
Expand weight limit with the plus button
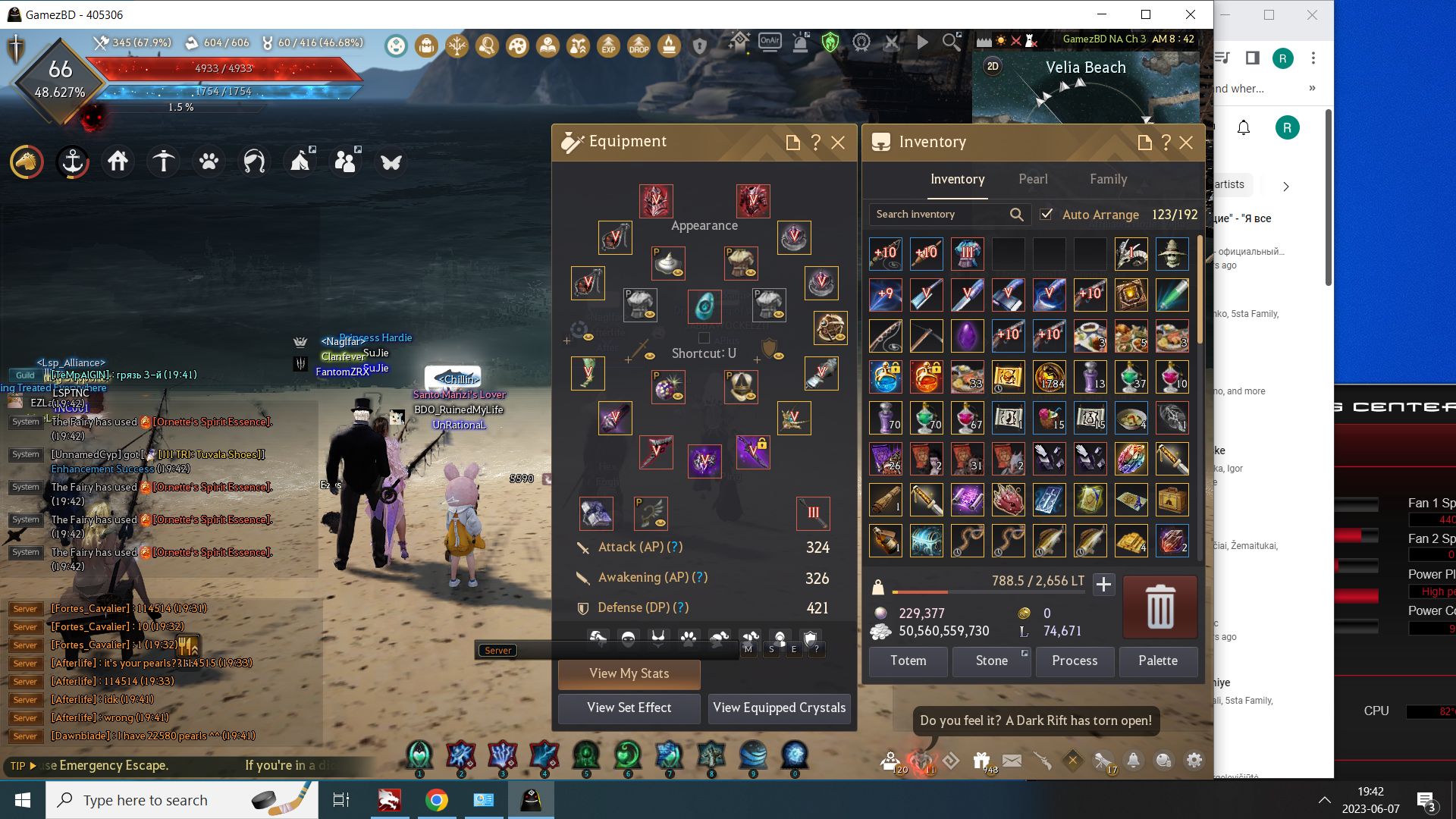(x=1103, y=584)
